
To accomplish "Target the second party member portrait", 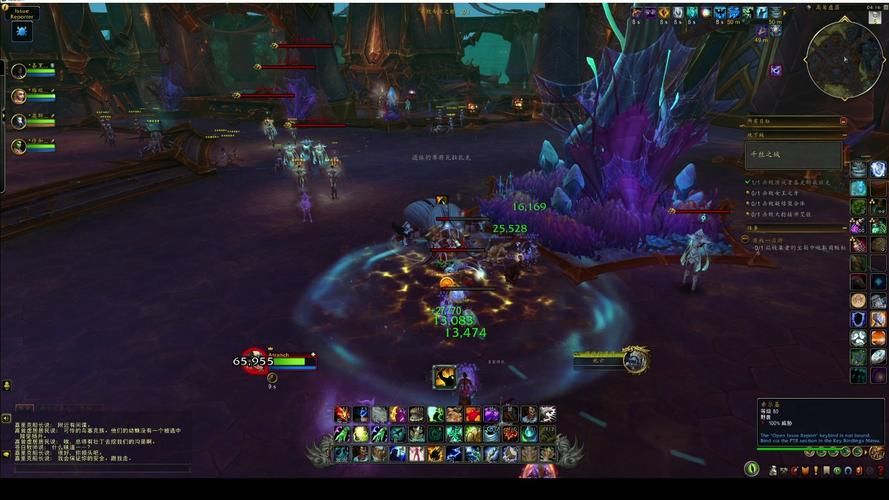I will [19, 96].
